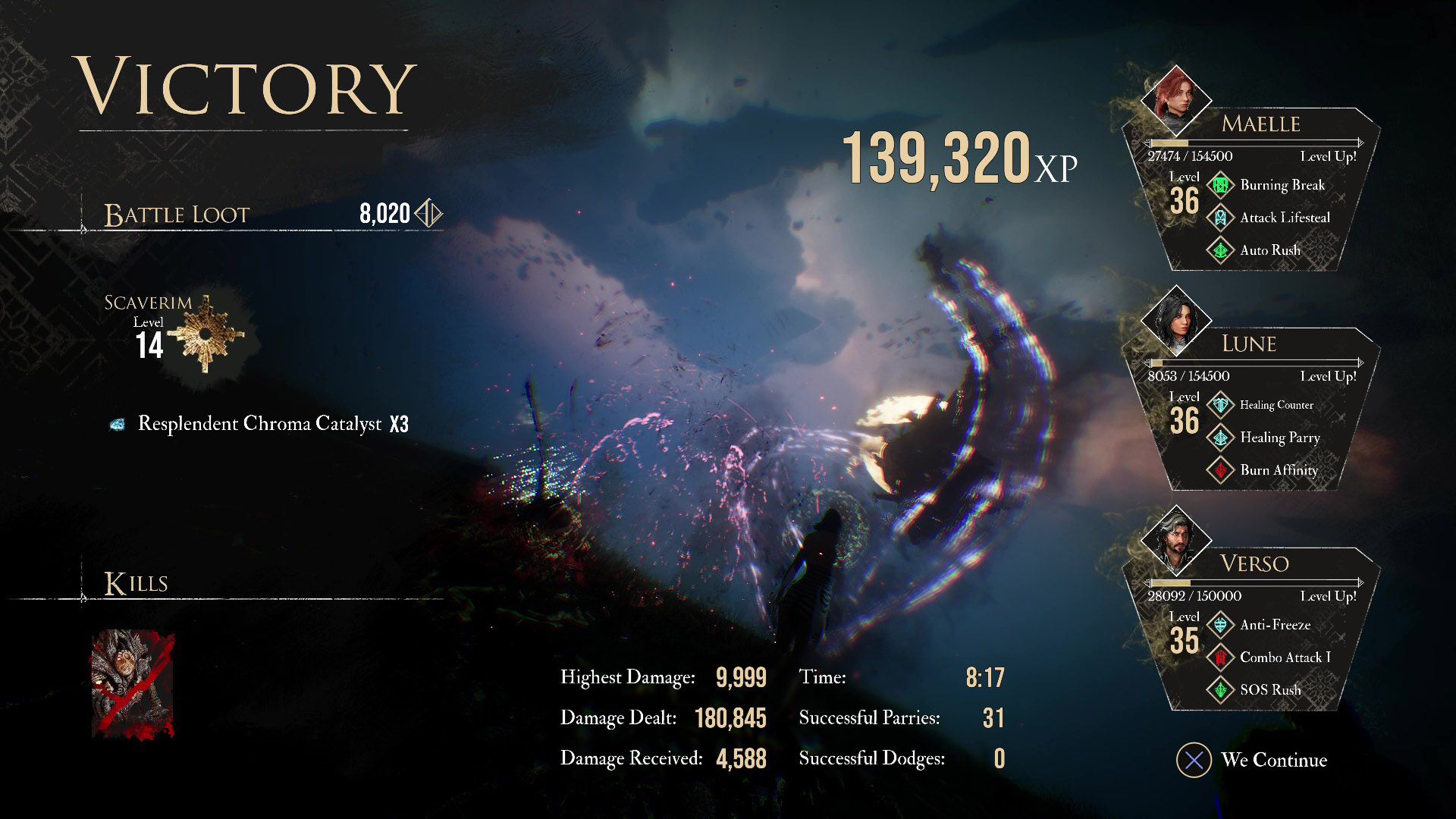Select the Combo Attack I icon
Screen dimensions: 1456x819
1220,657
